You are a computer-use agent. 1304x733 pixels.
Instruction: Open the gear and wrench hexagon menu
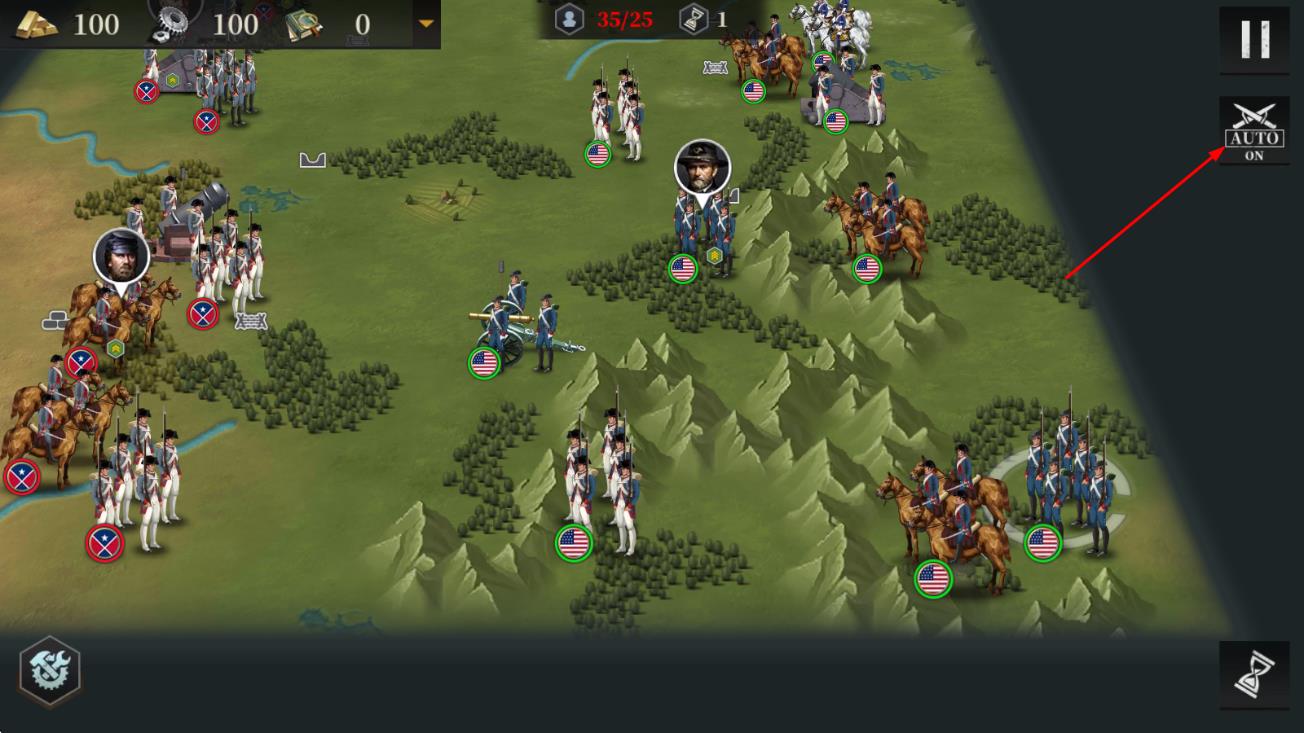click(49, 671)
